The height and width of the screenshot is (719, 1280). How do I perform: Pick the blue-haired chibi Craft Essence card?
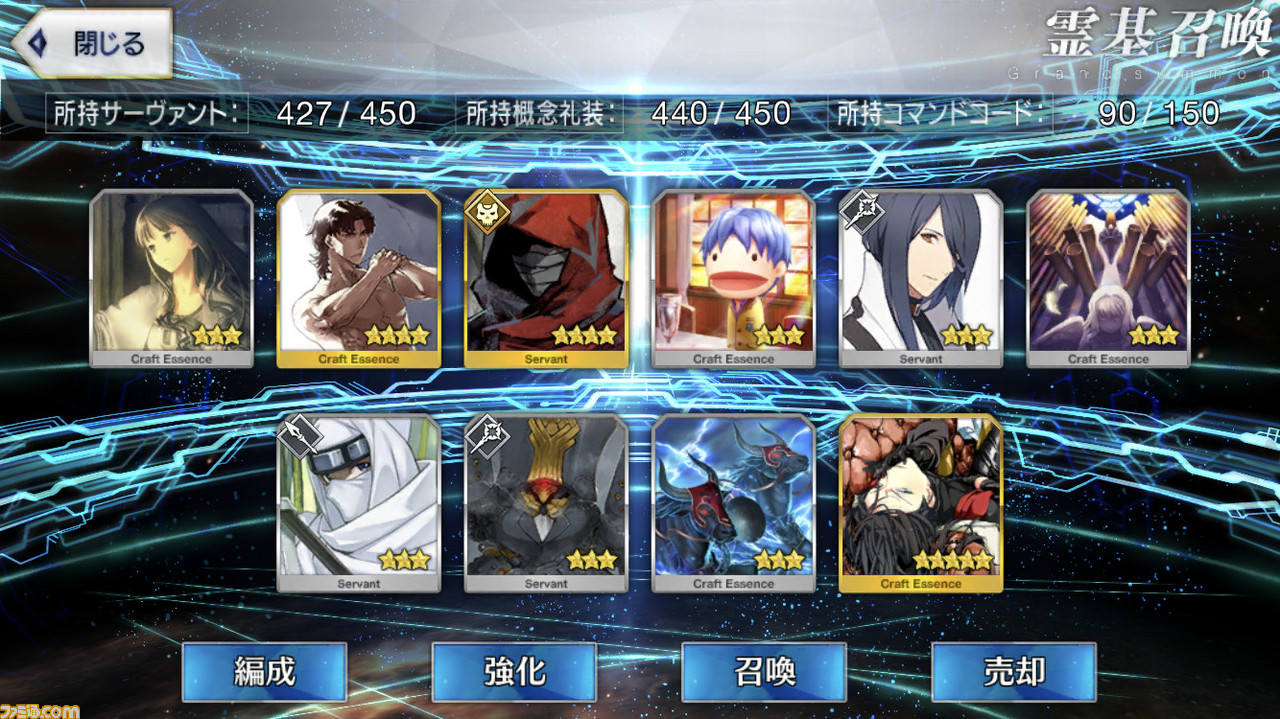(x=733, y=278)
